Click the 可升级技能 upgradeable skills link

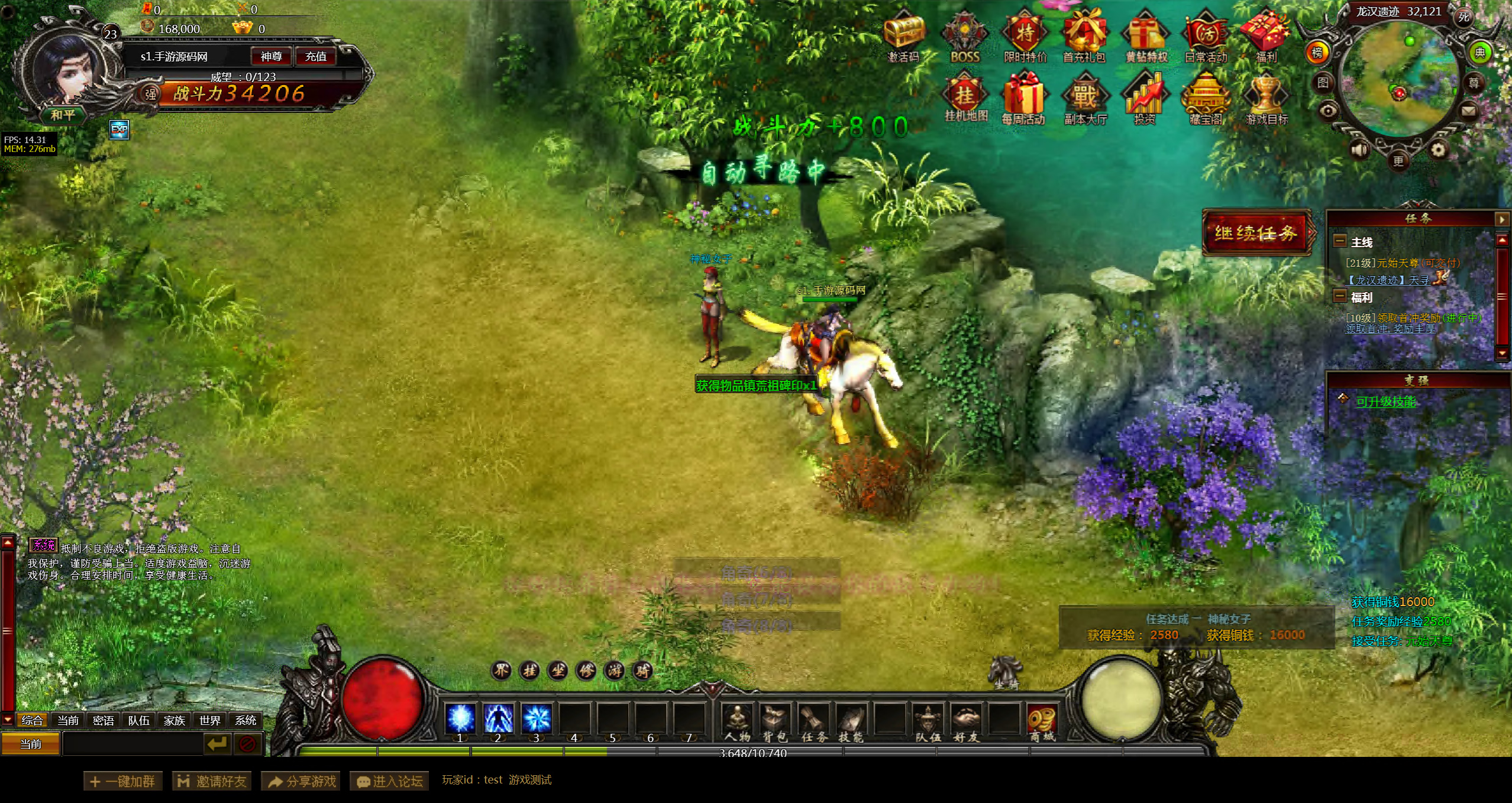[x=1385, y=402]
